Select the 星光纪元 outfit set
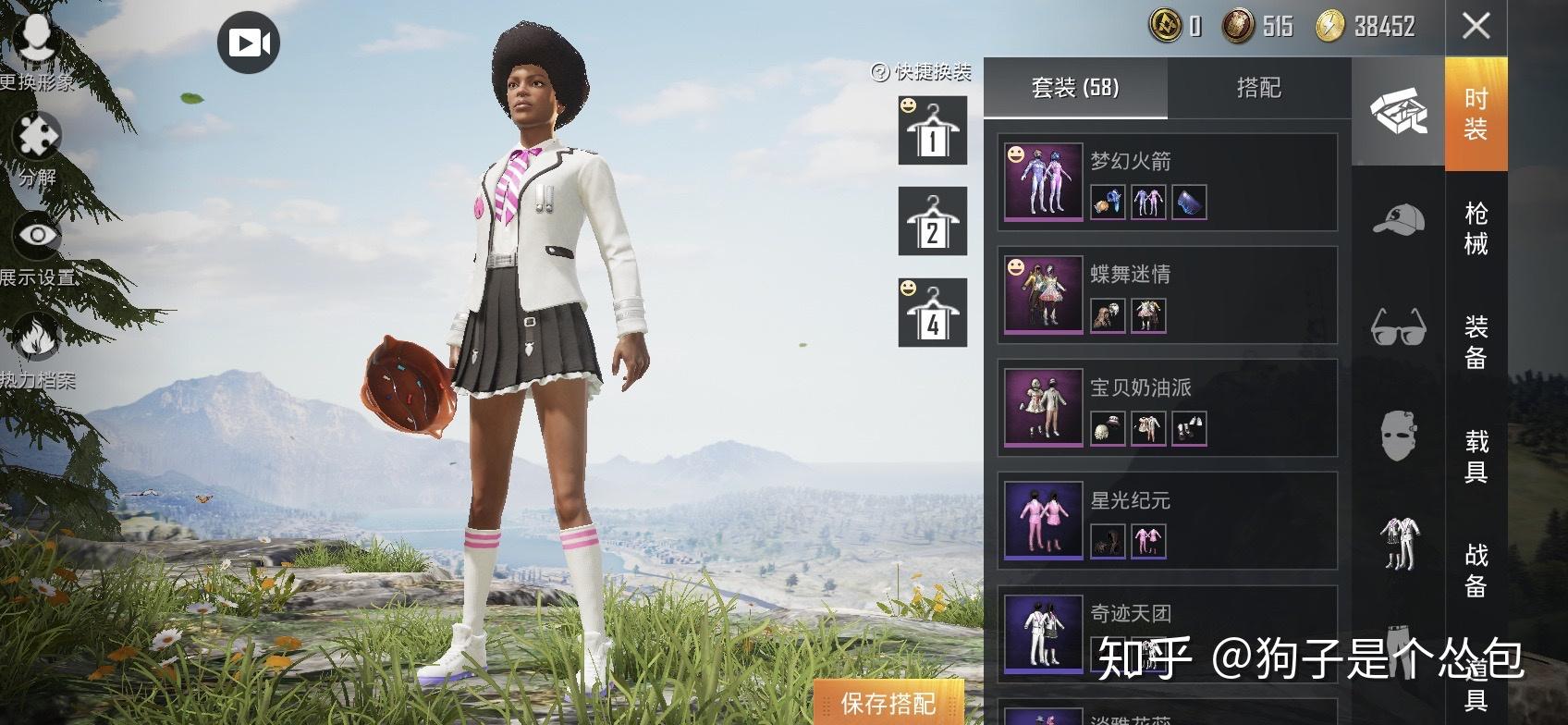This screenshot has height=725, width=1568. tap(1167, 521)
